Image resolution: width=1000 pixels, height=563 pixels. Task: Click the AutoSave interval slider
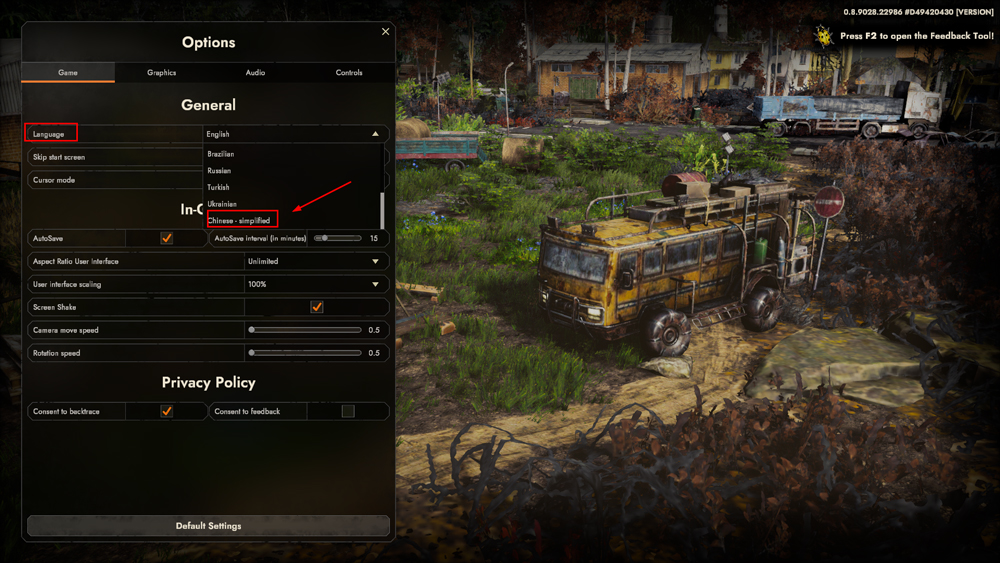point(338,238)
